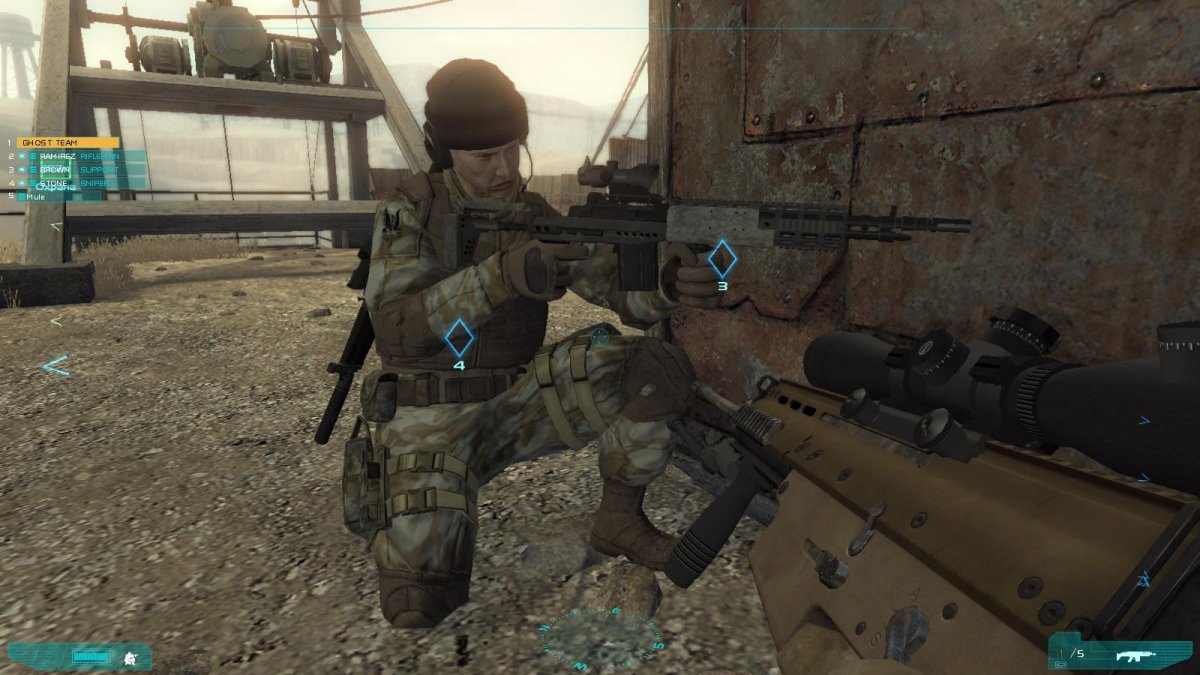Image resolution: width=1200 pixels, height=675 pixels.
Task: Click the diamond marker numbered 4
Action: pos(459,339)
